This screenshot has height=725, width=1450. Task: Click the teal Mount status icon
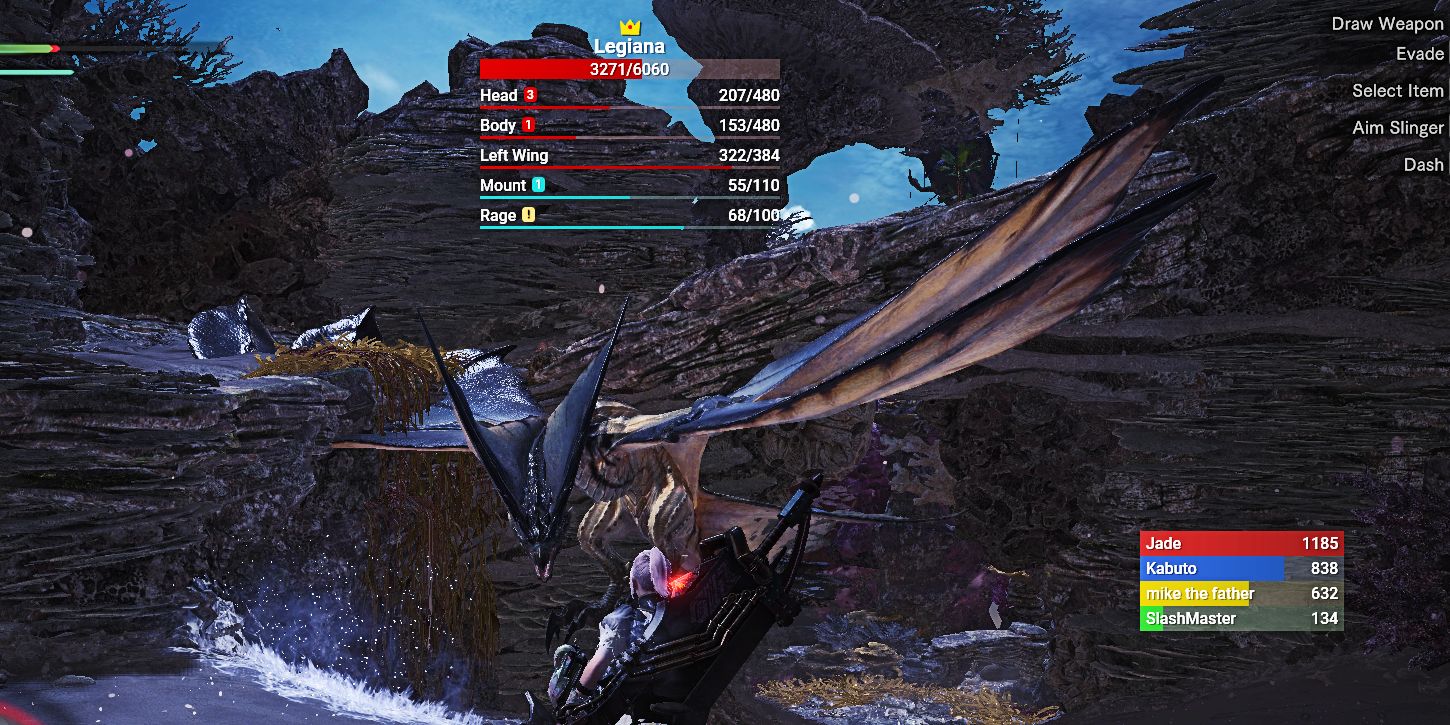coord(539,185)
